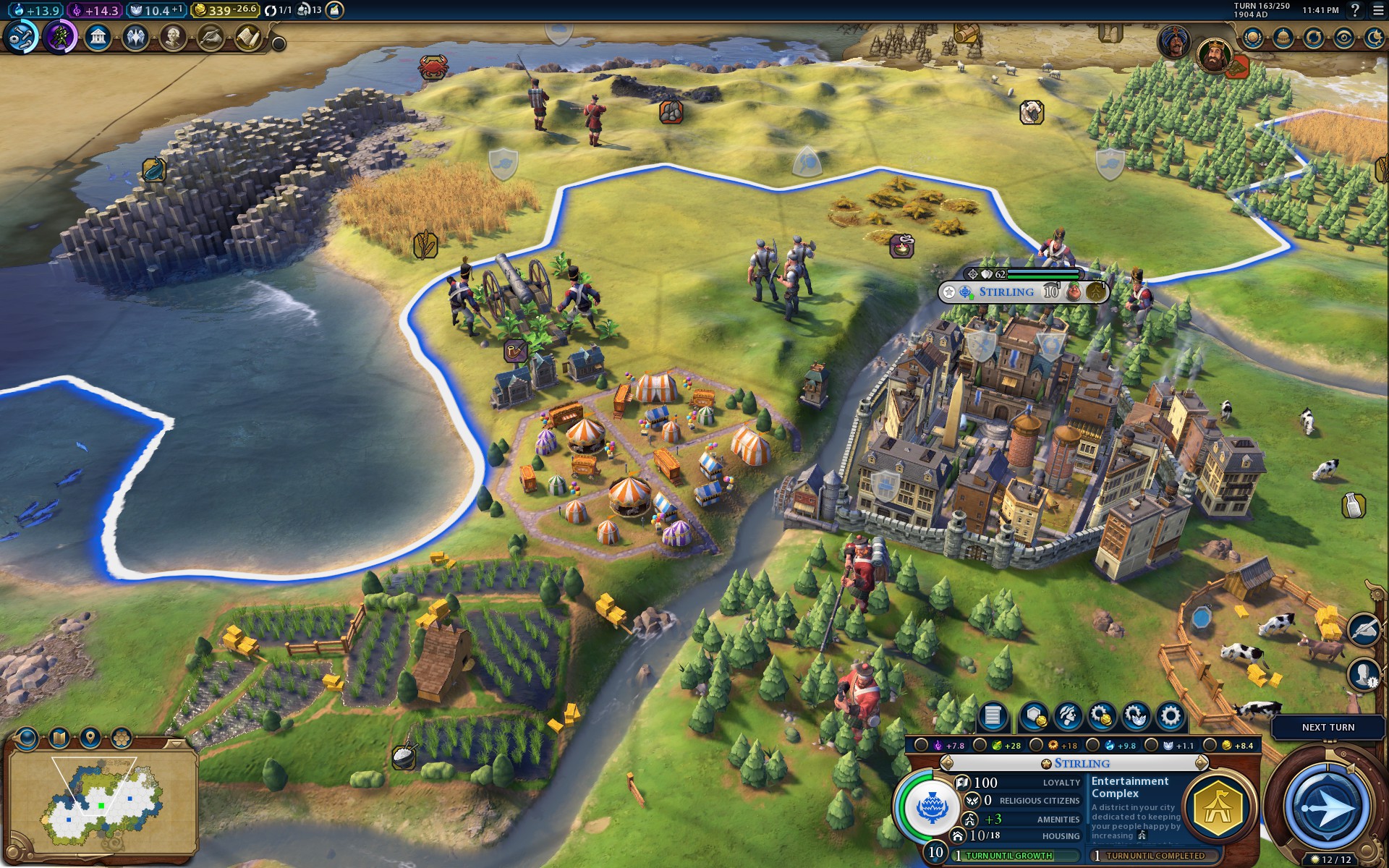Click the Next Turn button
This screenshot has width=1389, height=868.
(1328, 728)
